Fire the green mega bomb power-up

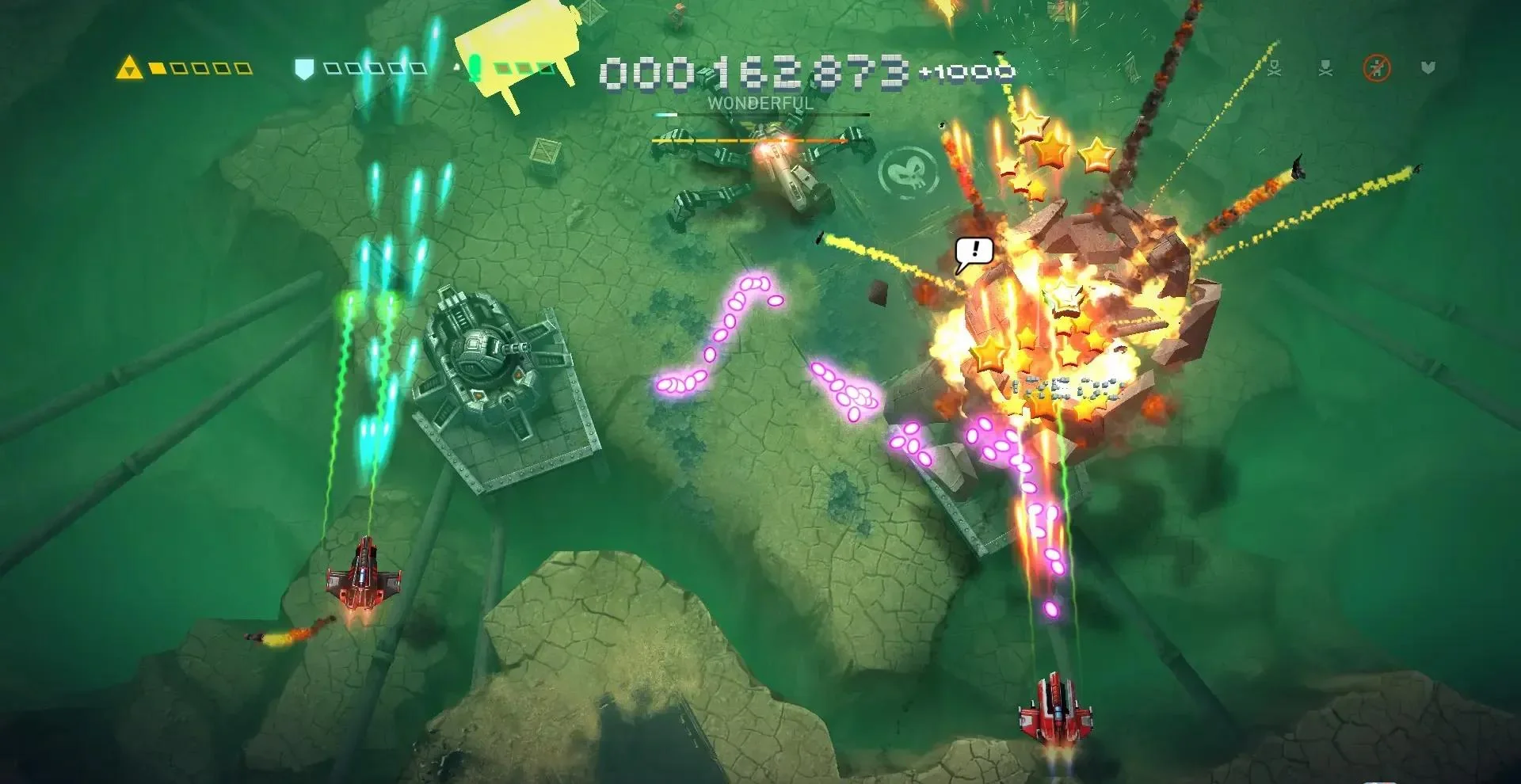(x=475, y=69)
